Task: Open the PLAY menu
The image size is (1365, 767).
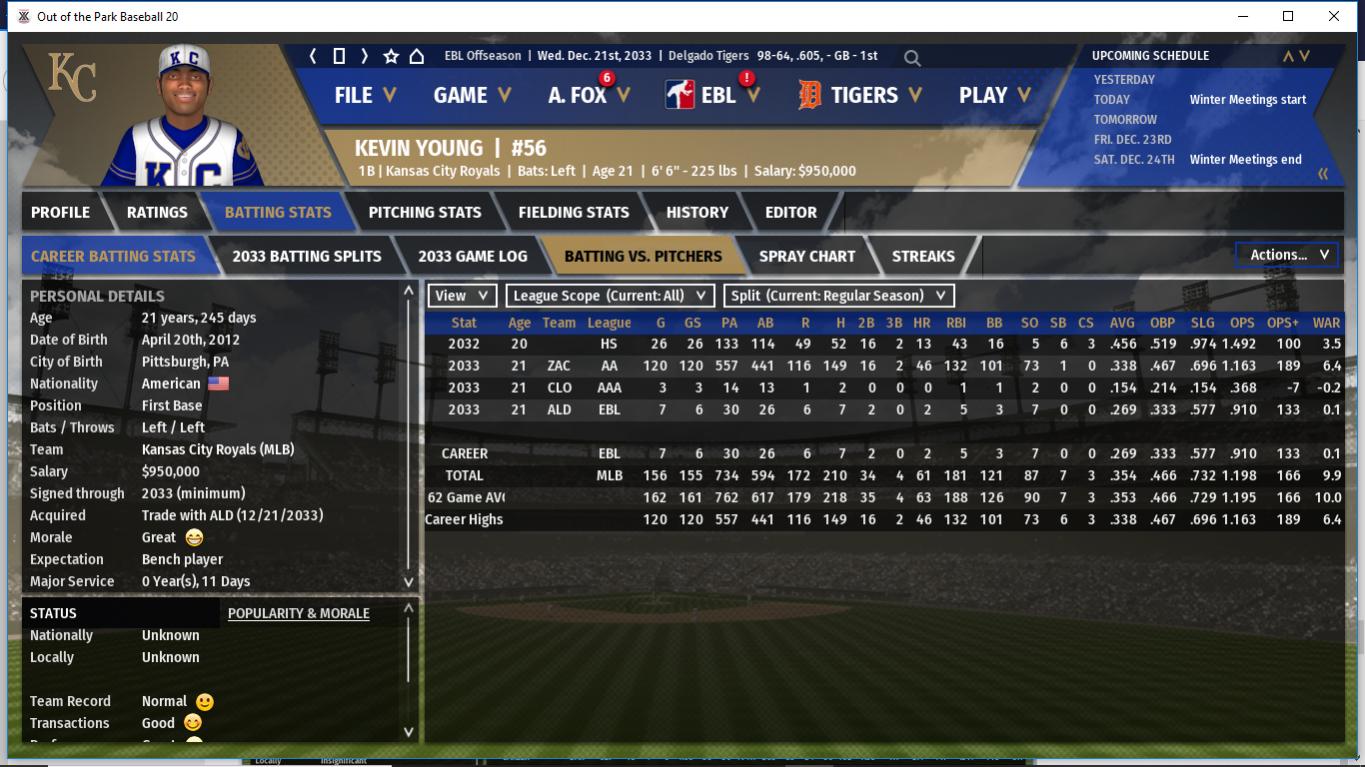Action: 993,95
